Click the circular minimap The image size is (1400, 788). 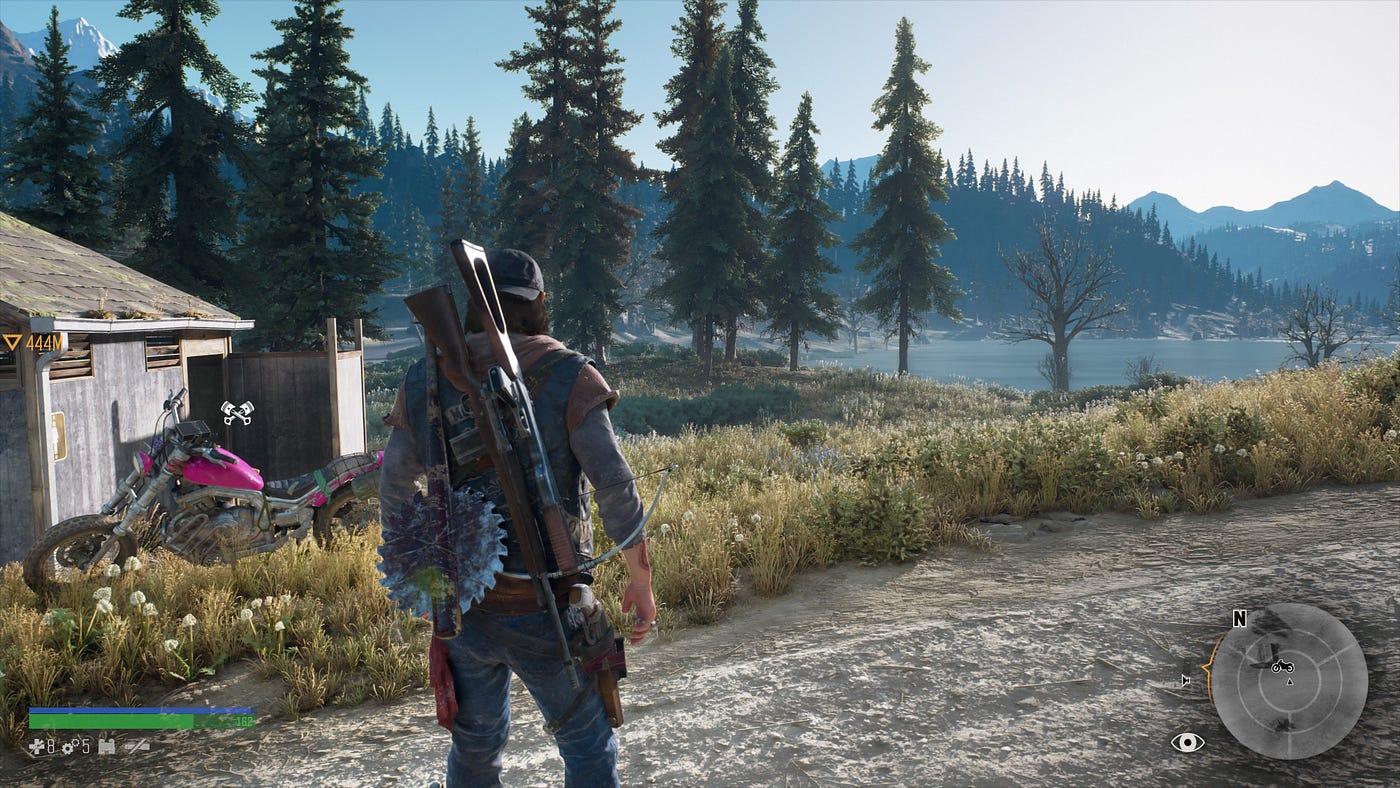click(1288, 680)
